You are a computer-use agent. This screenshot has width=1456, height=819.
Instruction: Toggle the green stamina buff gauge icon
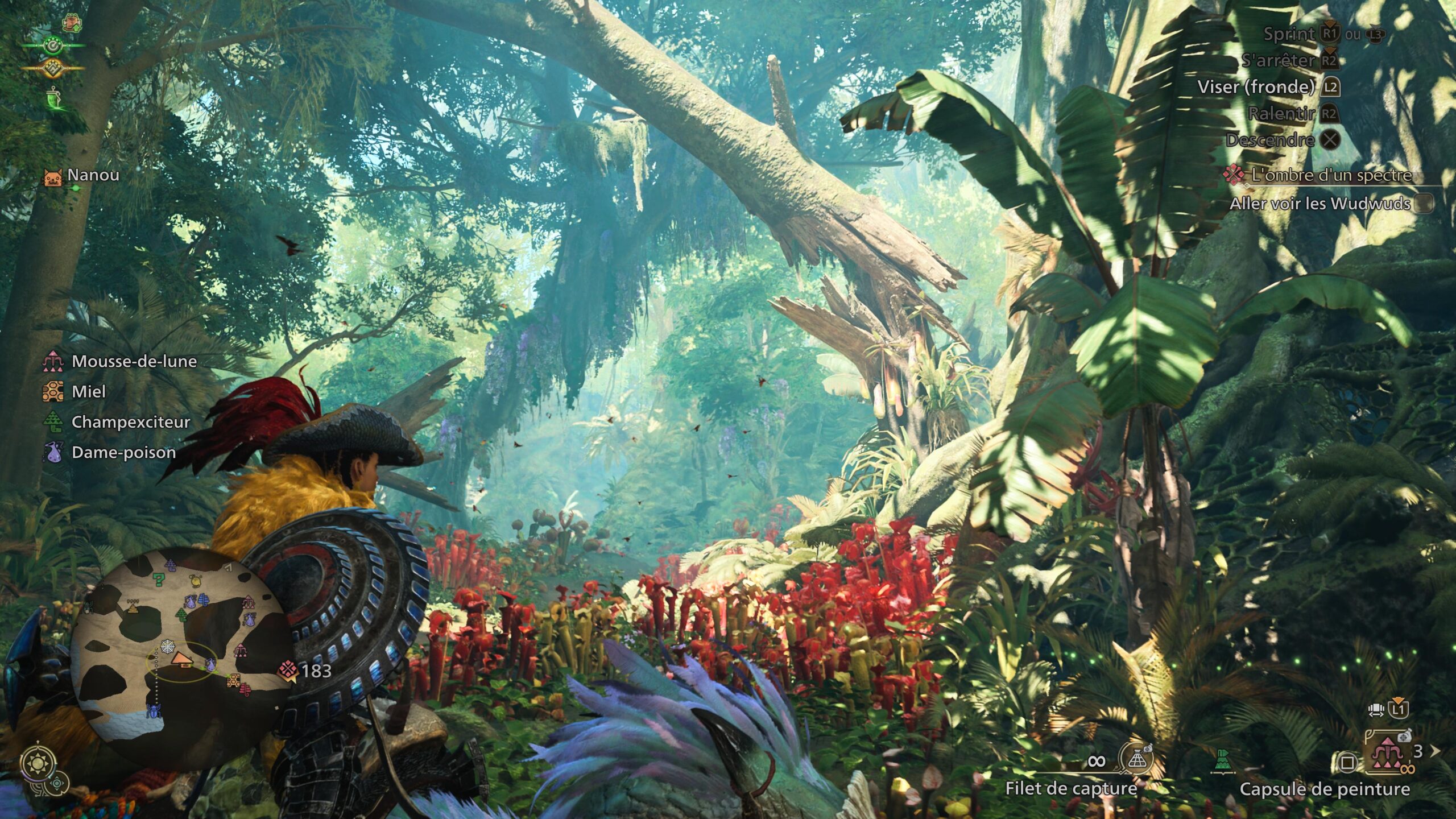pyautogui.click(x=53, y=45)
